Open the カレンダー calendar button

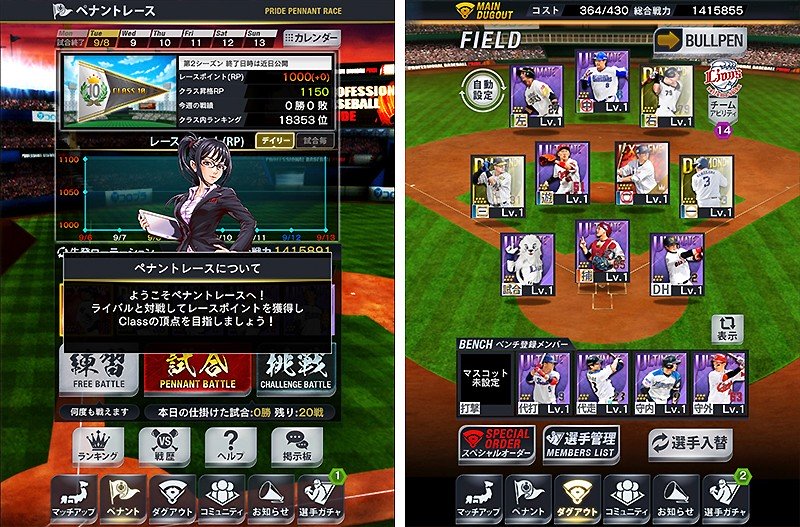(x=312, y=38)
